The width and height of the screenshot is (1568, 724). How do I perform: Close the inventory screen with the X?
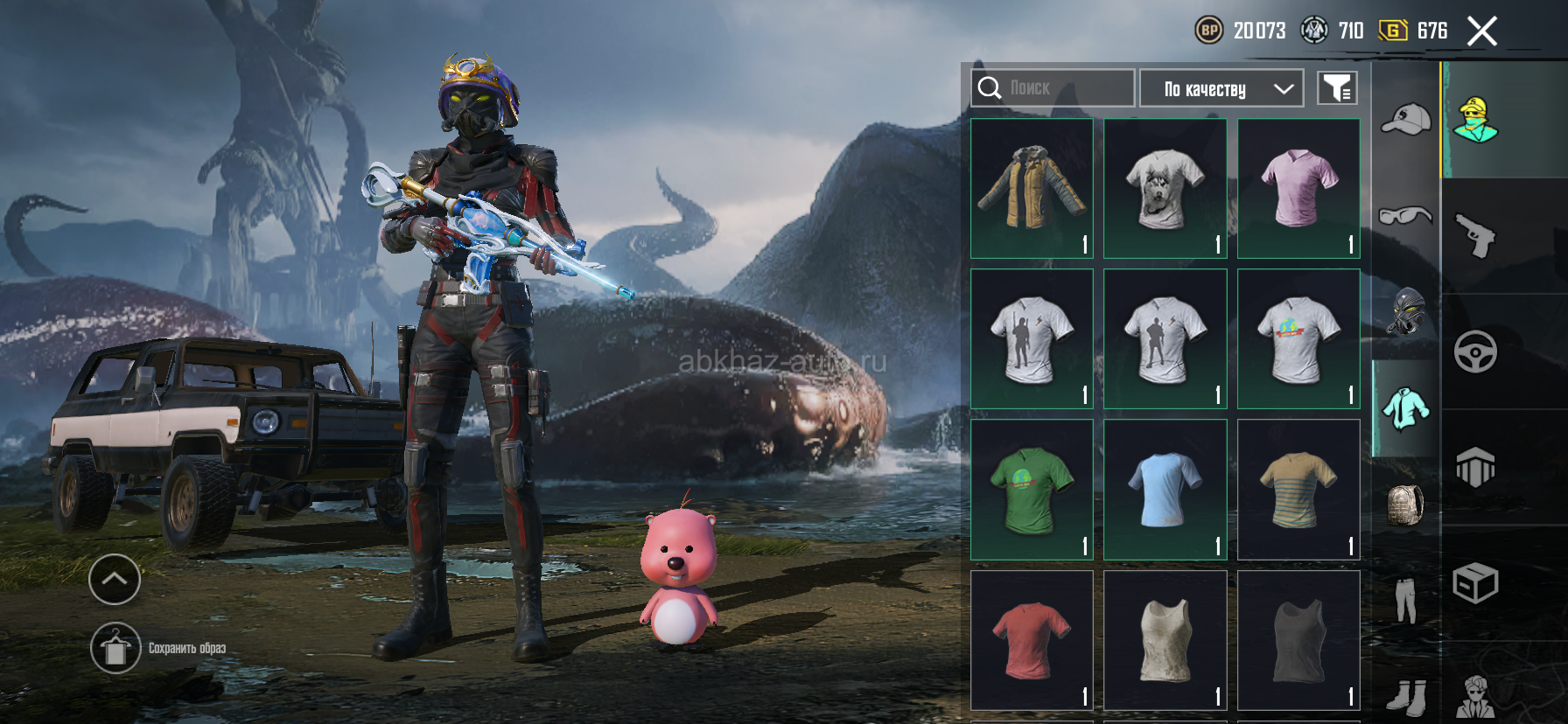tap(1481, 32)
